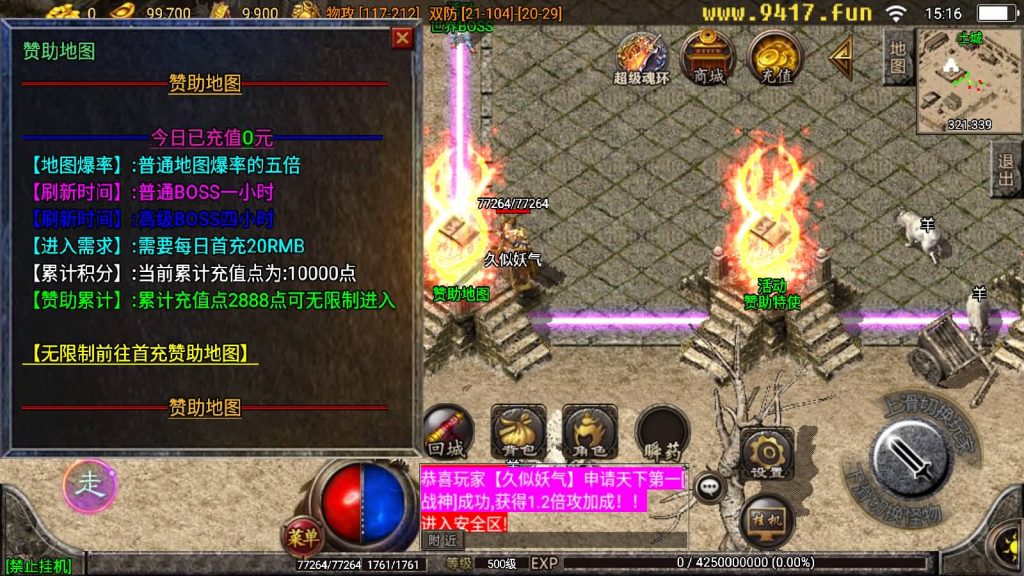Toggle the 挂机 auto-battle button

point(767,520)
